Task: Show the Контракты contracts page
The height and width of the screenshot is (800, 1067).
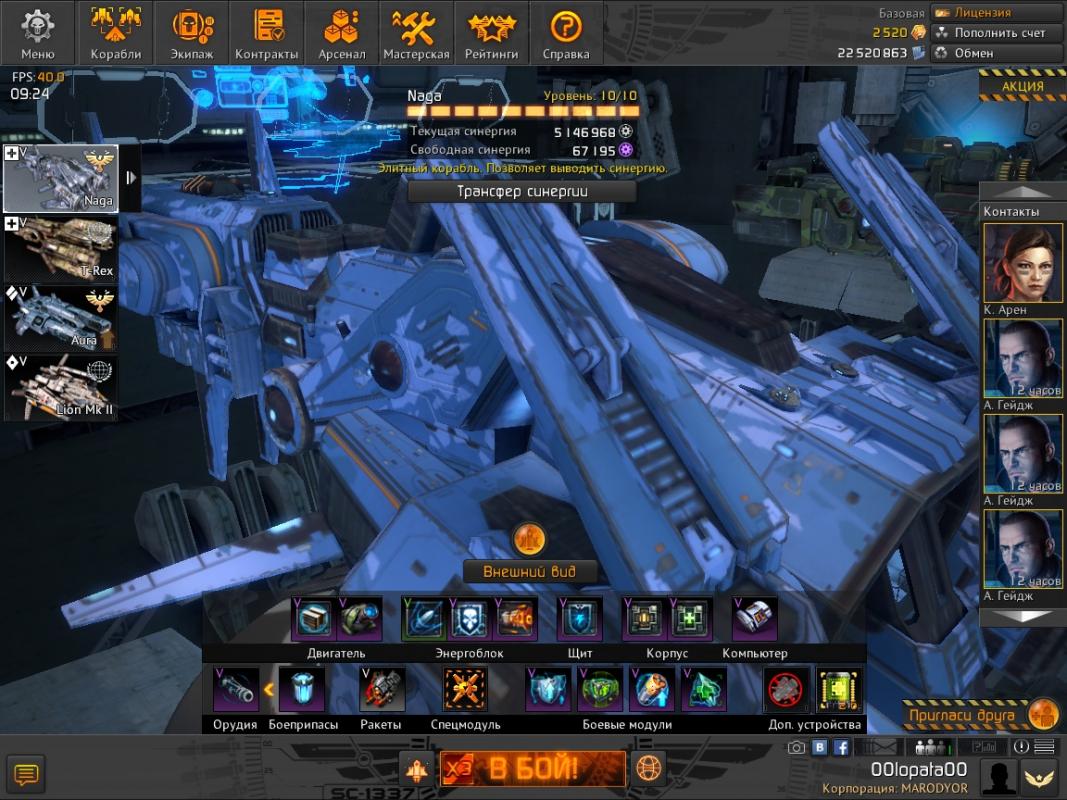Action: click(266, 33)
